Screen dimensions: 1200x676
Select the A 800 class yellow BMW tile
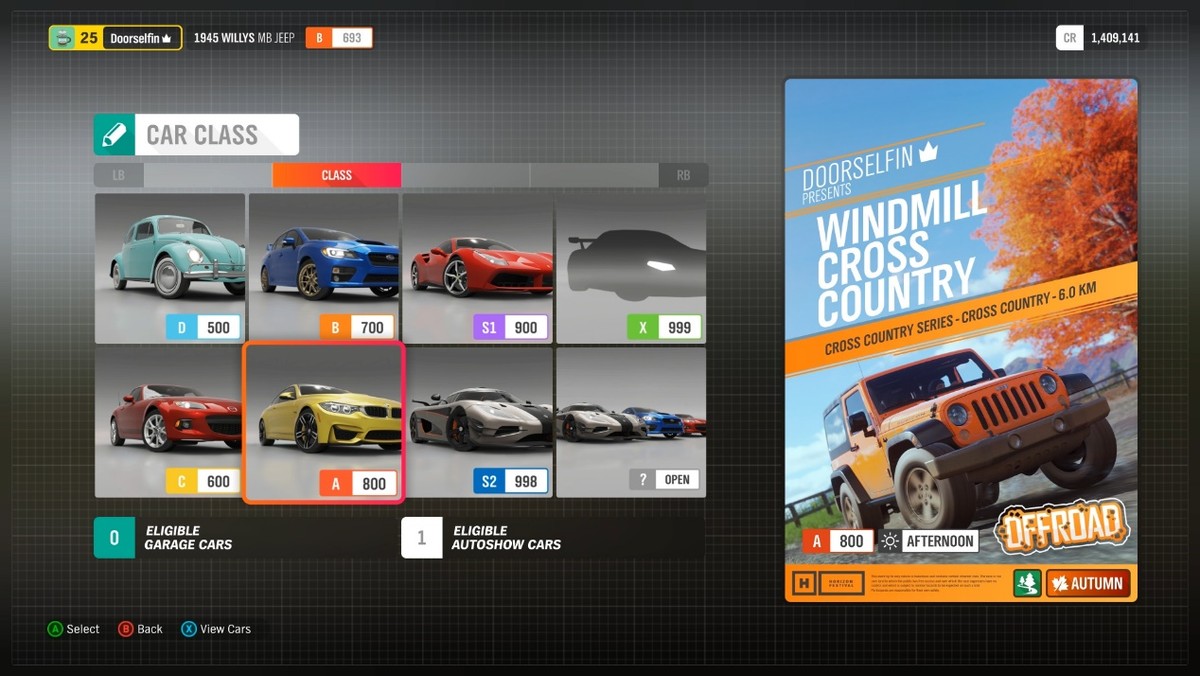[324, 421]
